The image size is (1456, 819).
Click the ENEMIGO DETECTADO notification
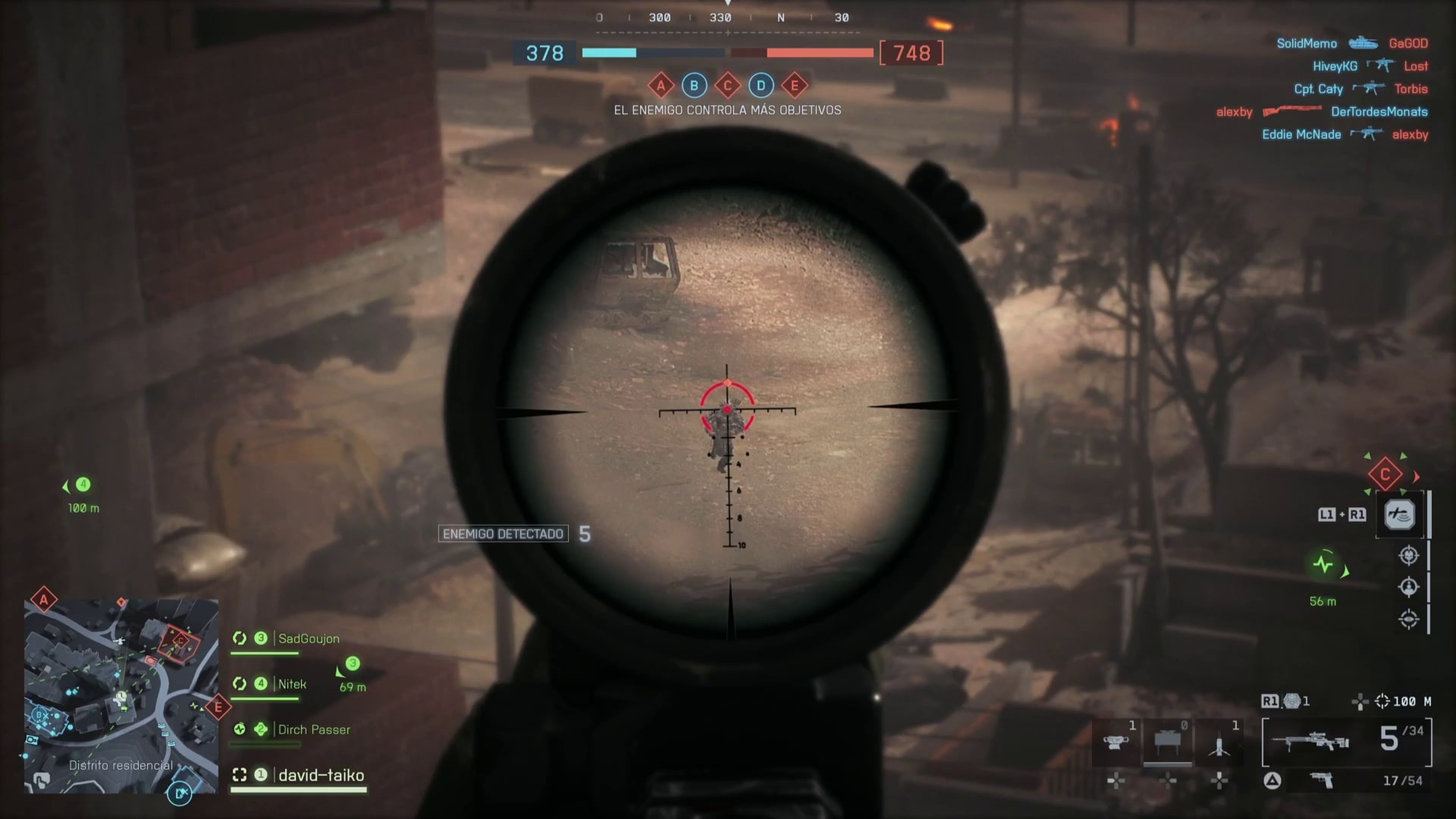tap(503, 533)
